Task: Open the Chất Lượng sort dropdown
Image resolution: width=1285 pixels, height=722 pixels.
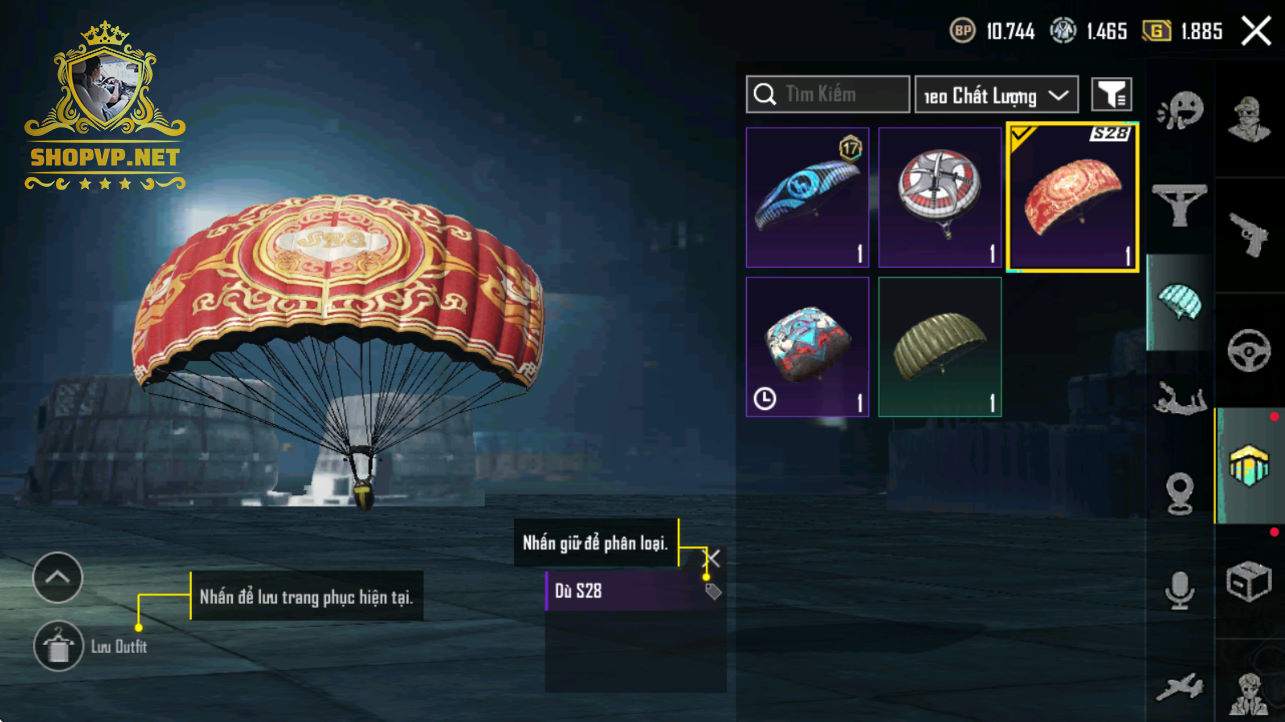Action: (996, 95)
